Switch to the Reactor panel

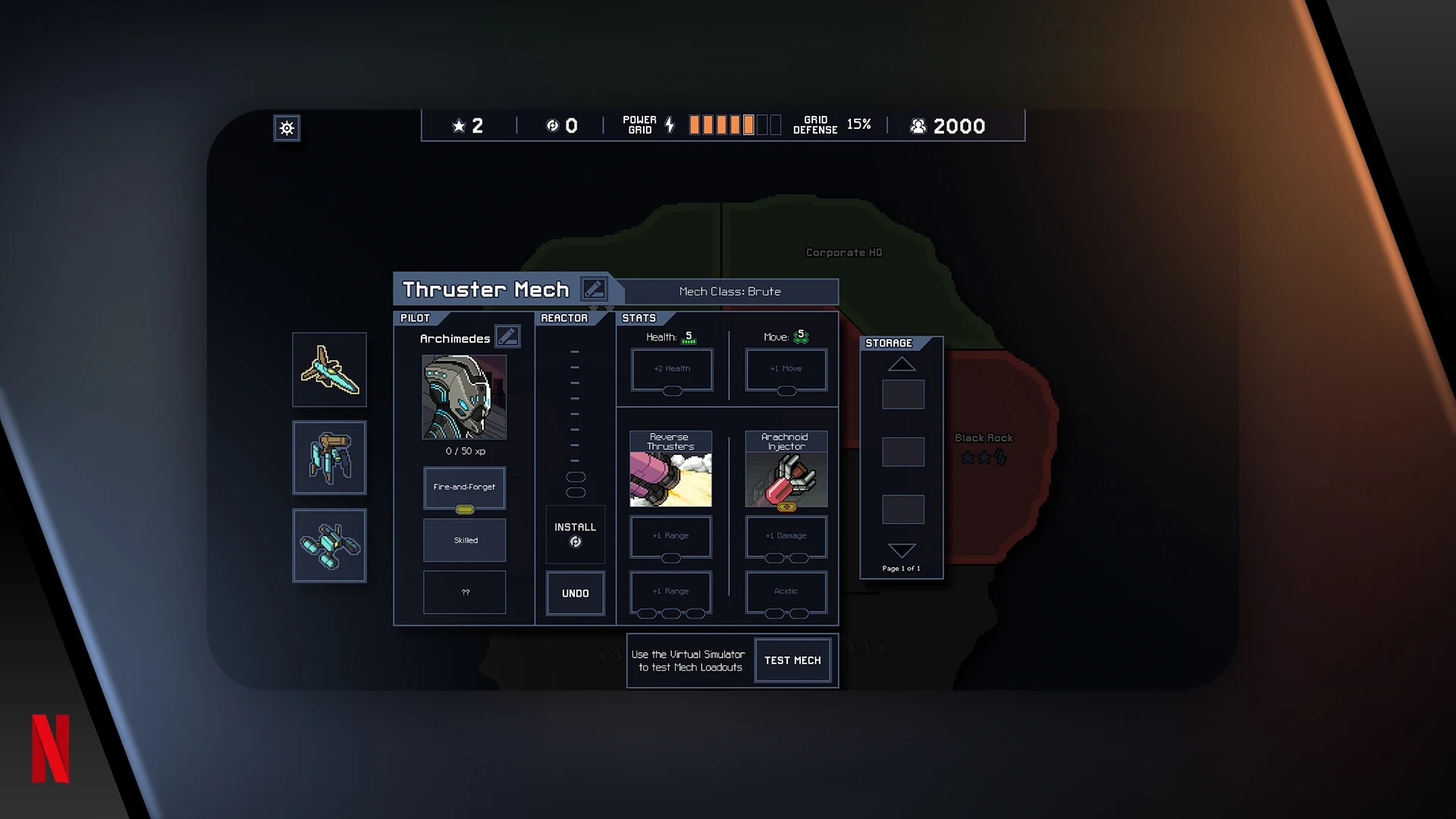565,318
